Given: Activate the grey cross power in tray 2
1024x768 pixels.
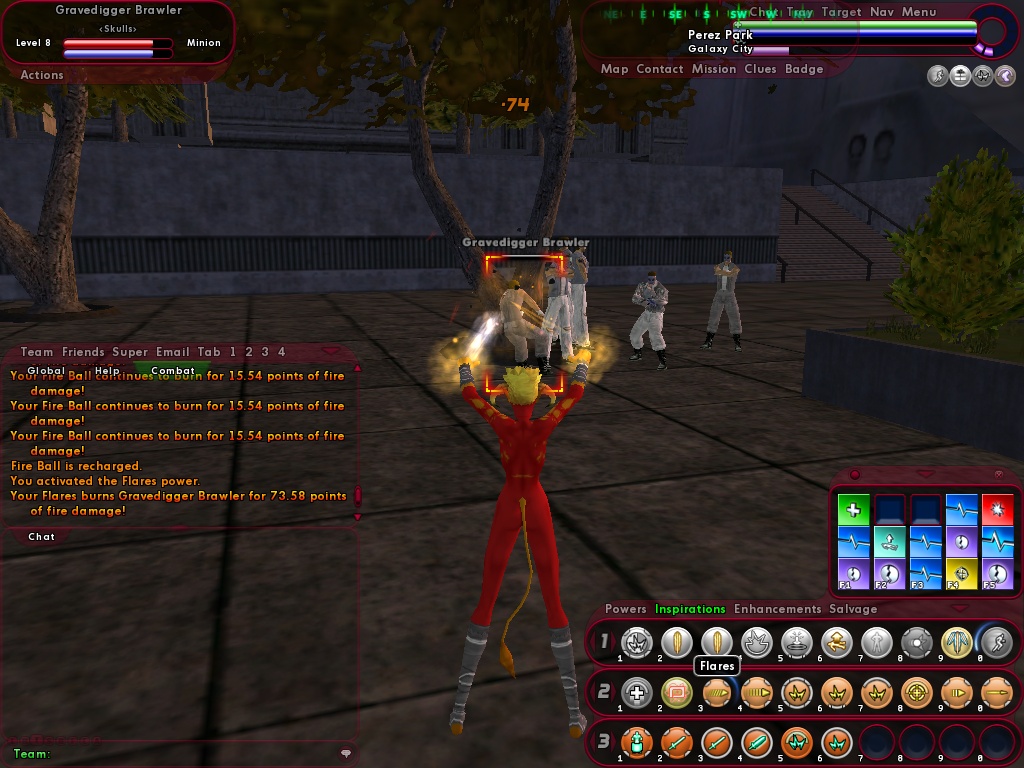Looking at the screenshot, I should point(636,692).
